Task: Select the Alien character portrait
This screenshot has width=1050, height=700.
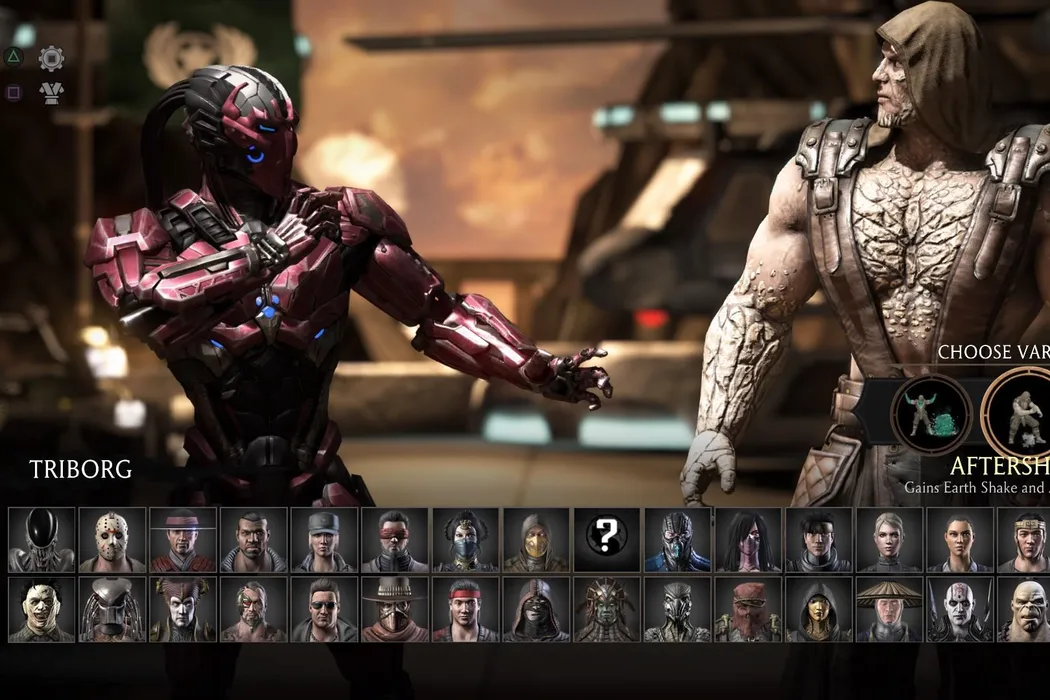Action: (x=42, y=540)
